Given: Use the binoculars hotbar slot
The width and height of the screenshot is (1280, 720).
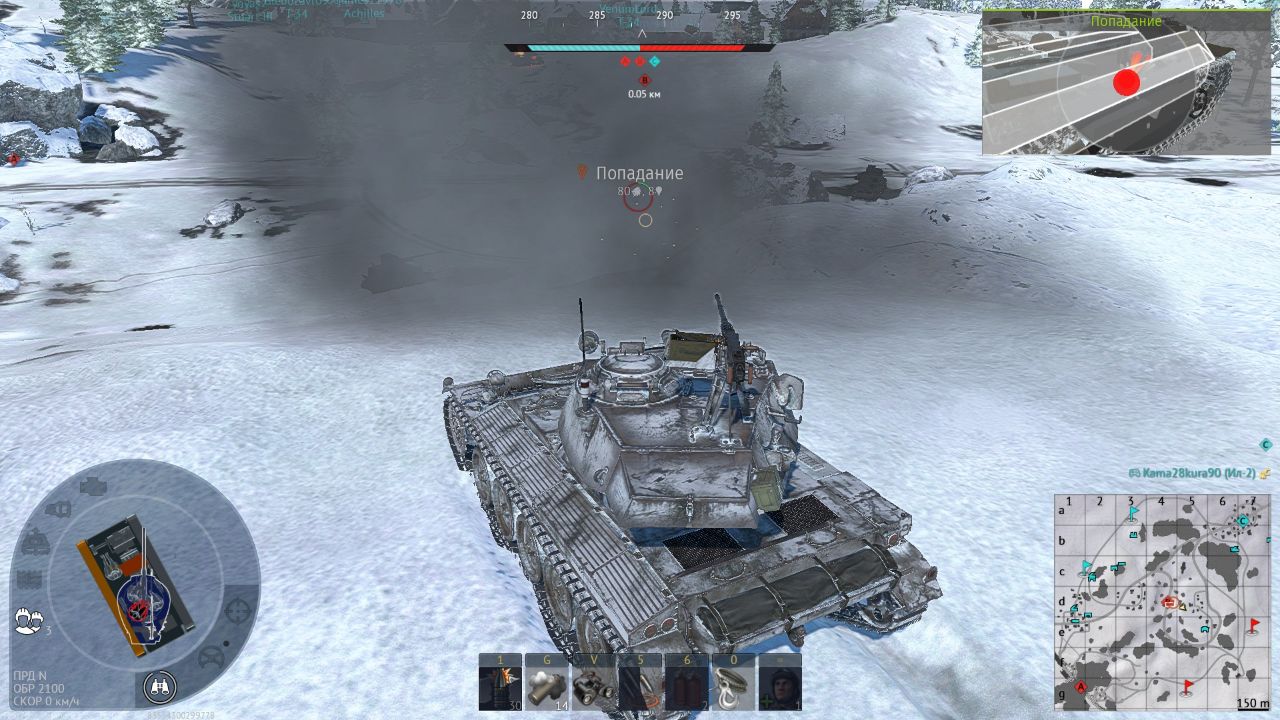Looking at the screenshot, I should pos(592,687).
